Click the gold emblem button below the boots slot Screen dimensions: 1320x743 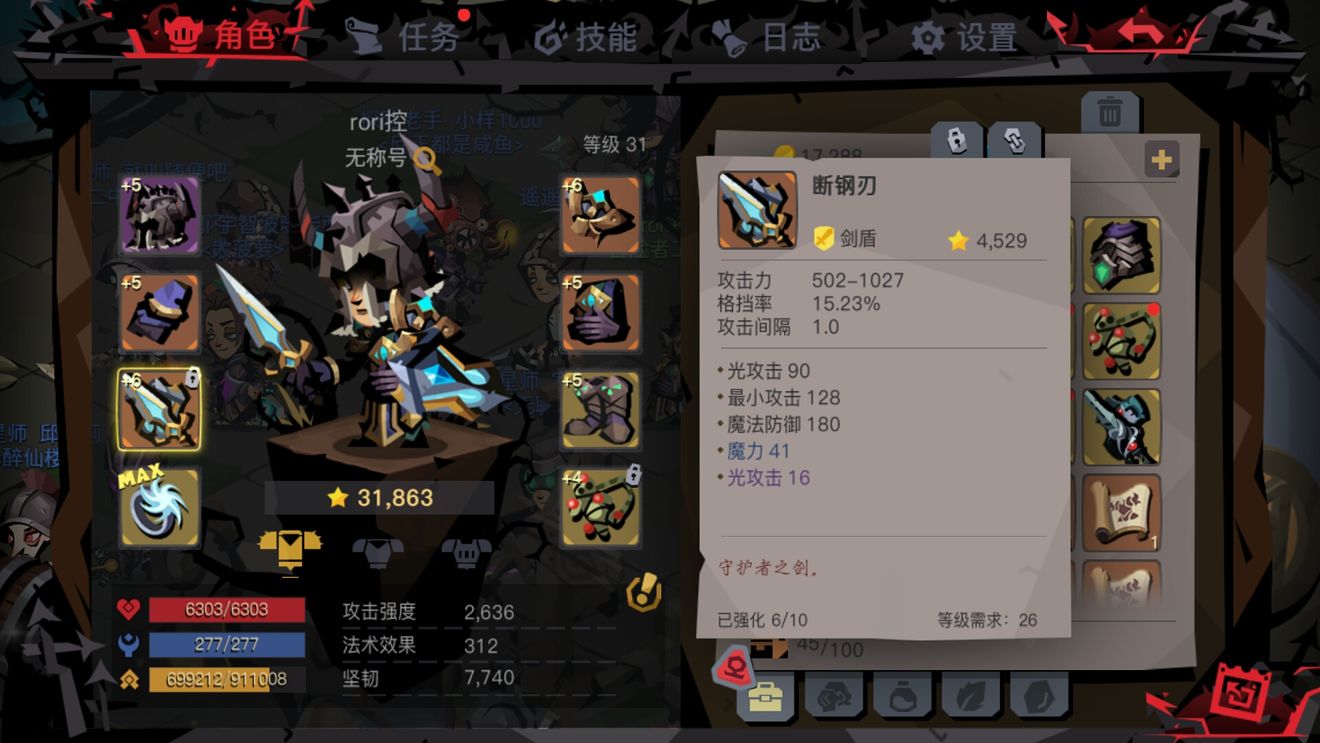[x=644, y=591]
